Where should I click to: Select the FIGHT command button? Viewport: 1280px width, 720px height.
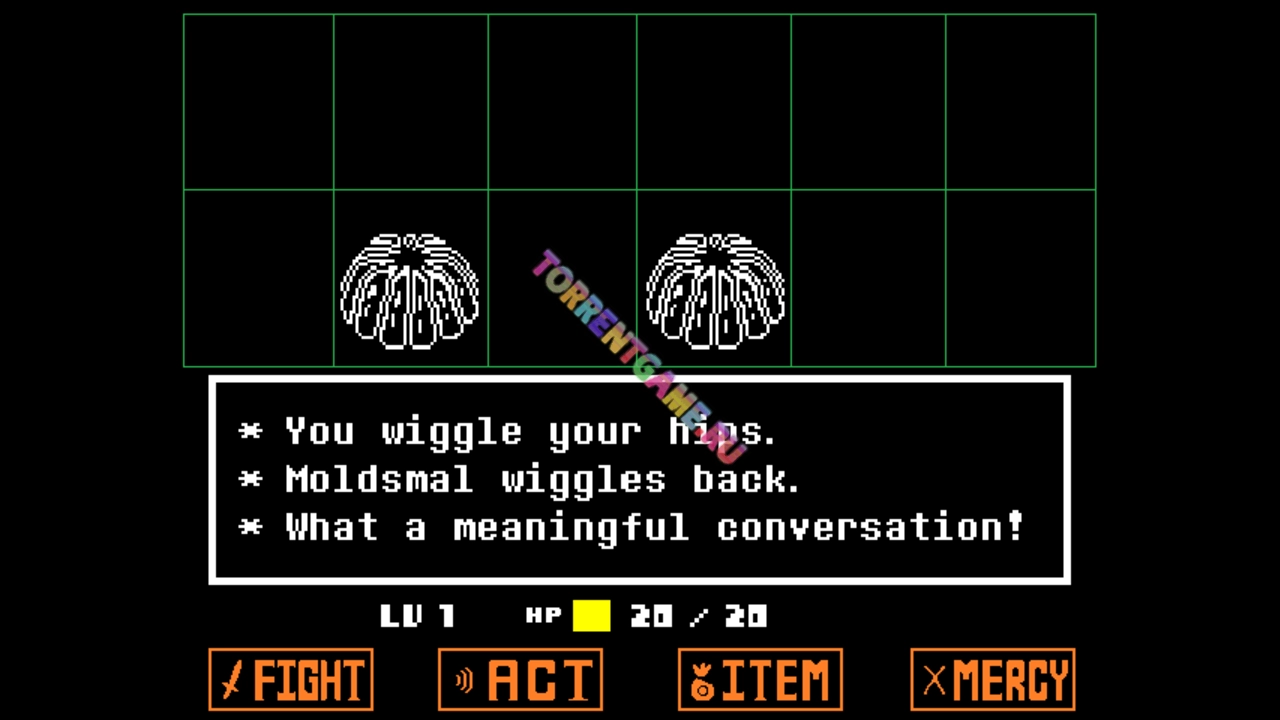(291, 680)
